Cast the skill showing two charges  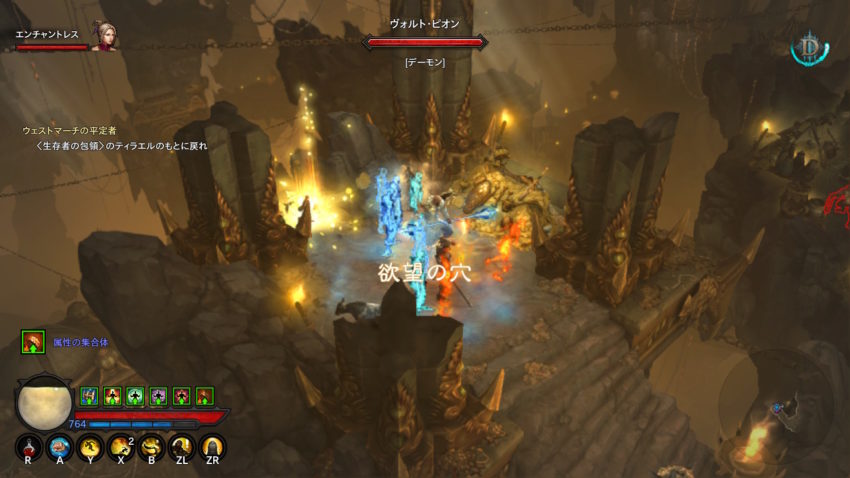coord(121,448)
